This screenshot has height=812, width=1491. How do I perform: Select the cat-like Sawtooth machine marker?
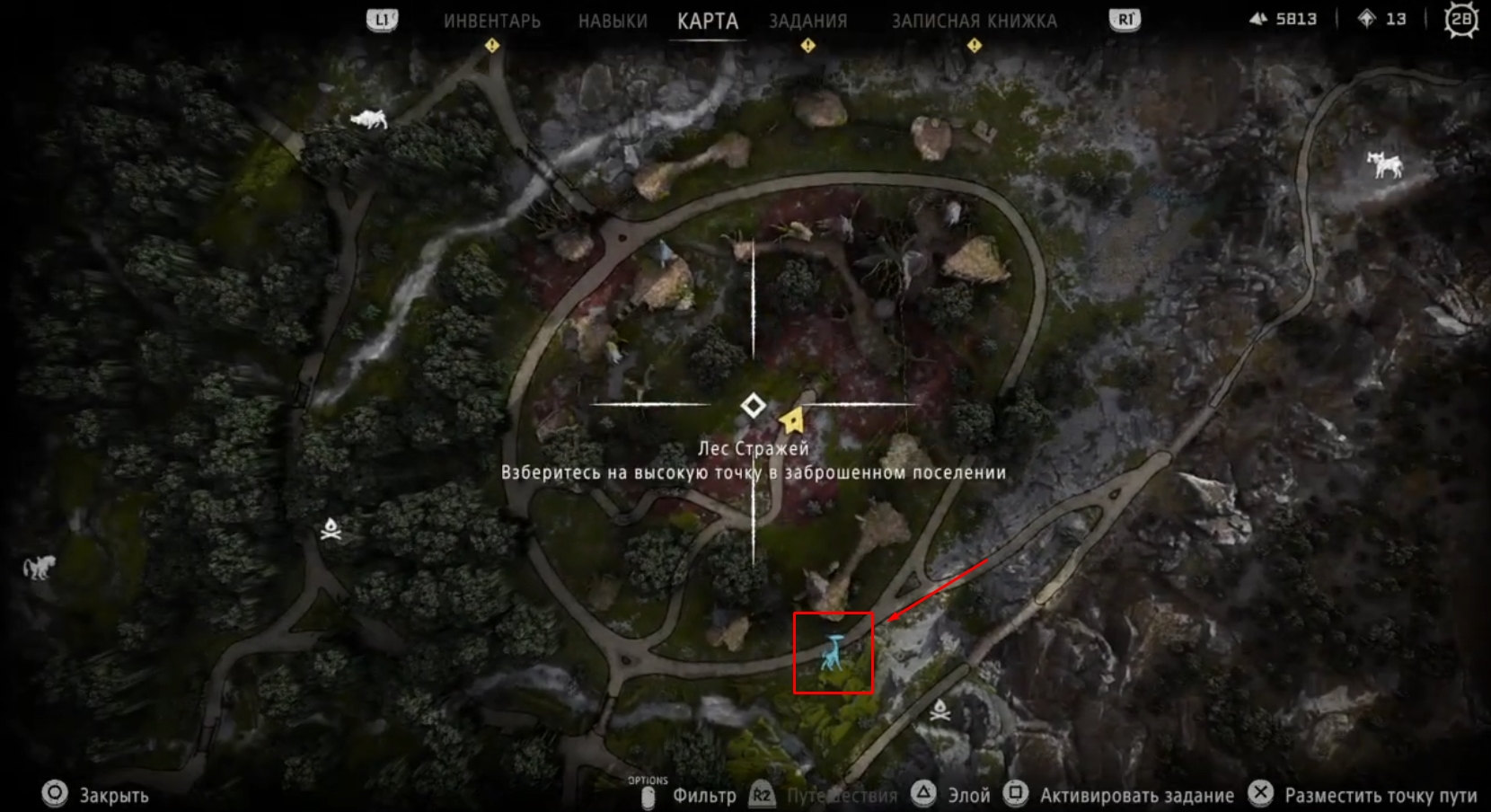38,568
